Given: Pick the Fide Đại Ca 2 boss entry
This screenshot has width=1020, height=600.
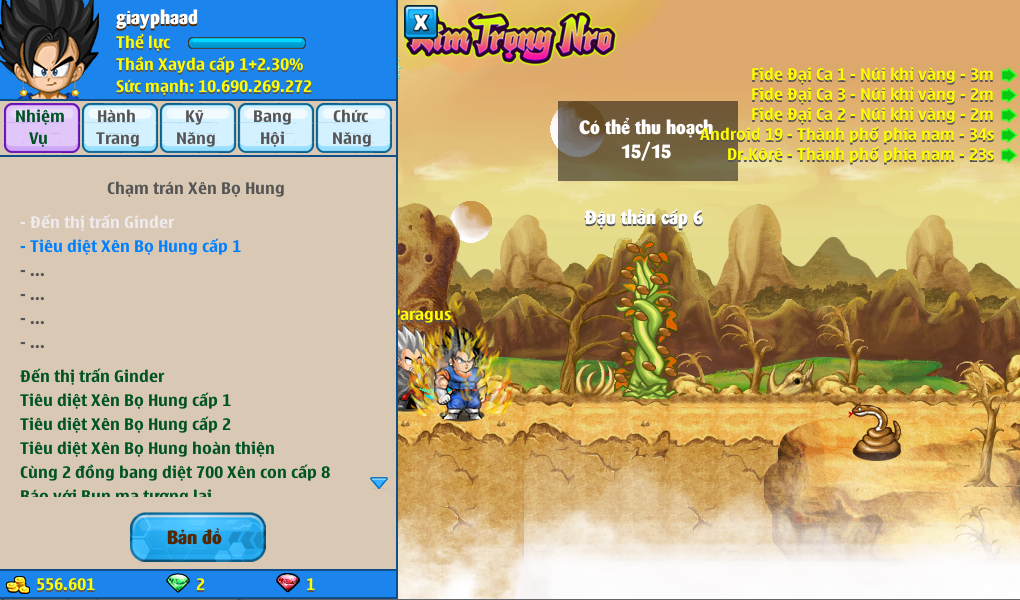Looking at the screenshot, I should click(872, 114).
